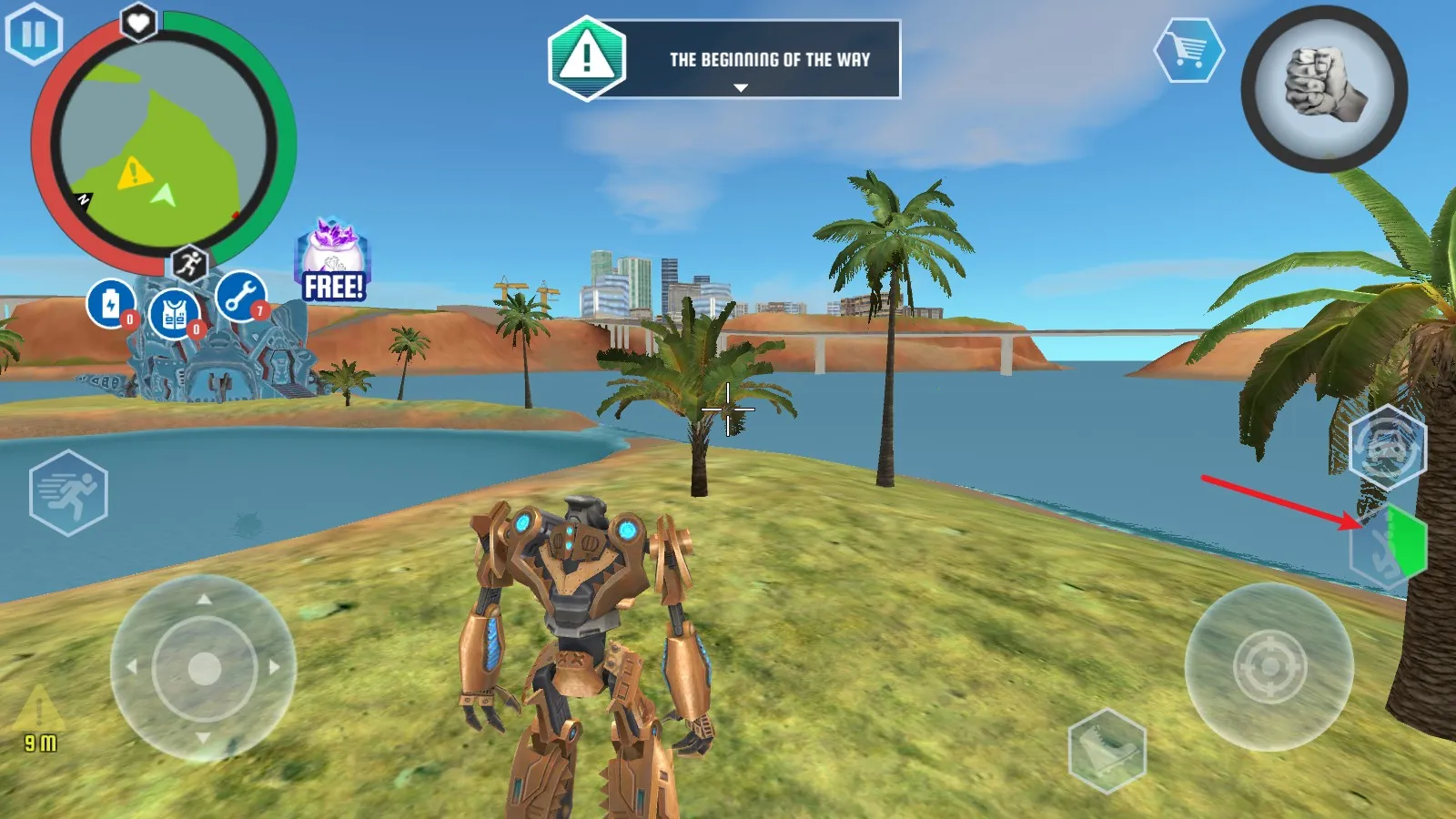
Task: Transform into vehicle mode
Action: click(1387, 447)
